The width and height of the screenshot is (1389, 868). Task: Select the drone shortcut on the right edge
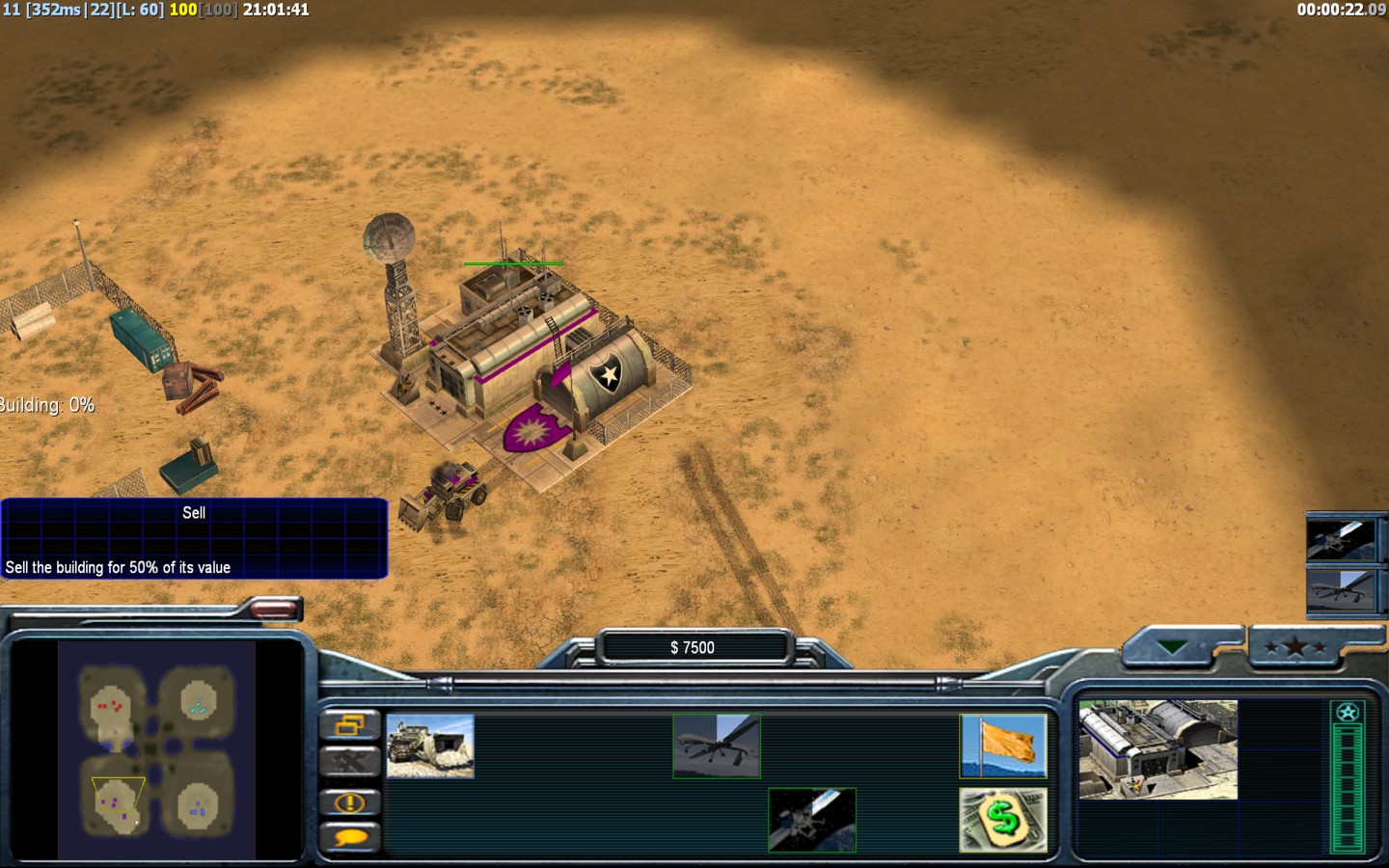click(1341, 588)
